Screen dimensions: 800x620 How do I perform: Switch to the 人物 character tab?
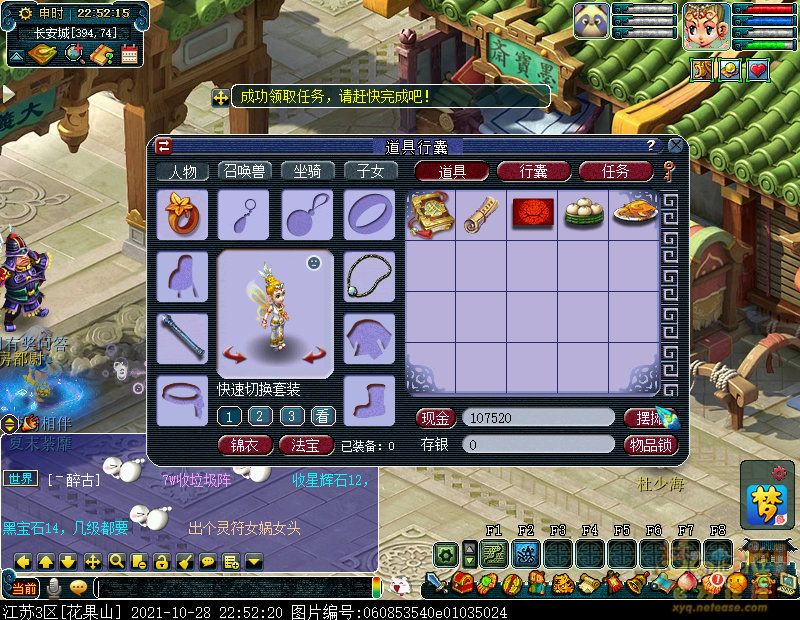pos(182,171)
